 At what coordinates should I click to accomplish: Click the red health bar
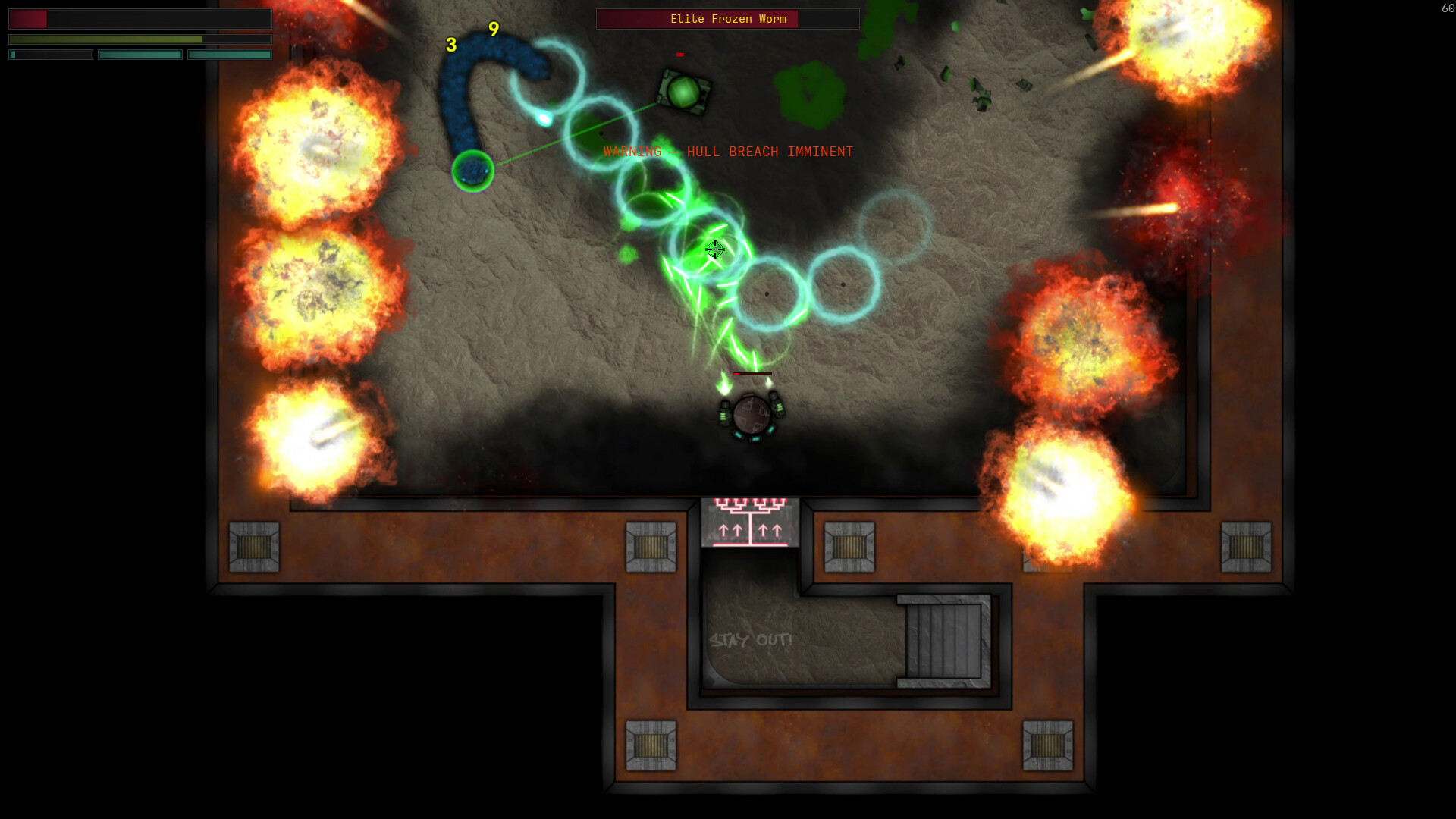pyautogui.click(x=29, y=18)
